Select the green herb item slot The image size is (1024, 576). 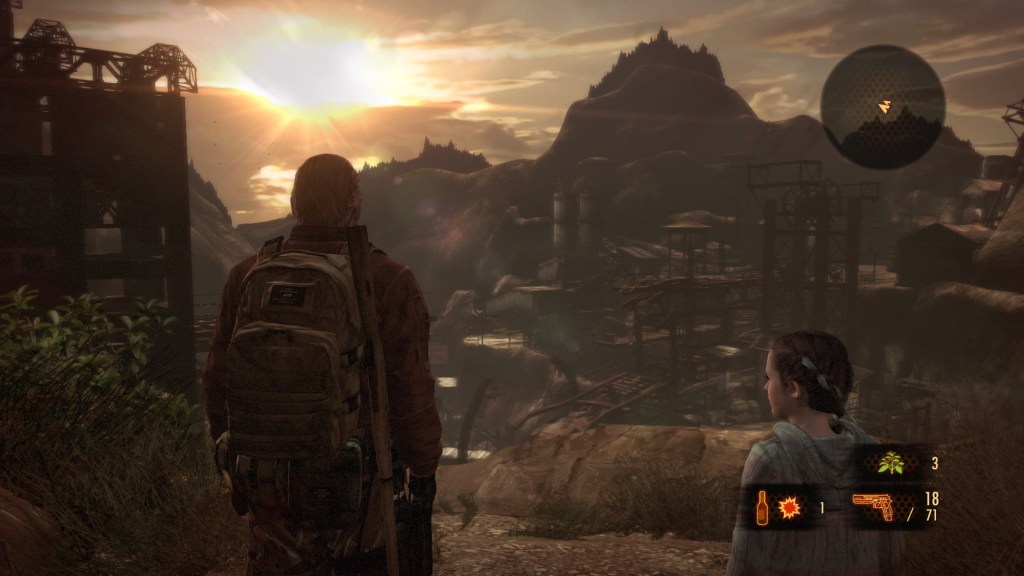889,464
